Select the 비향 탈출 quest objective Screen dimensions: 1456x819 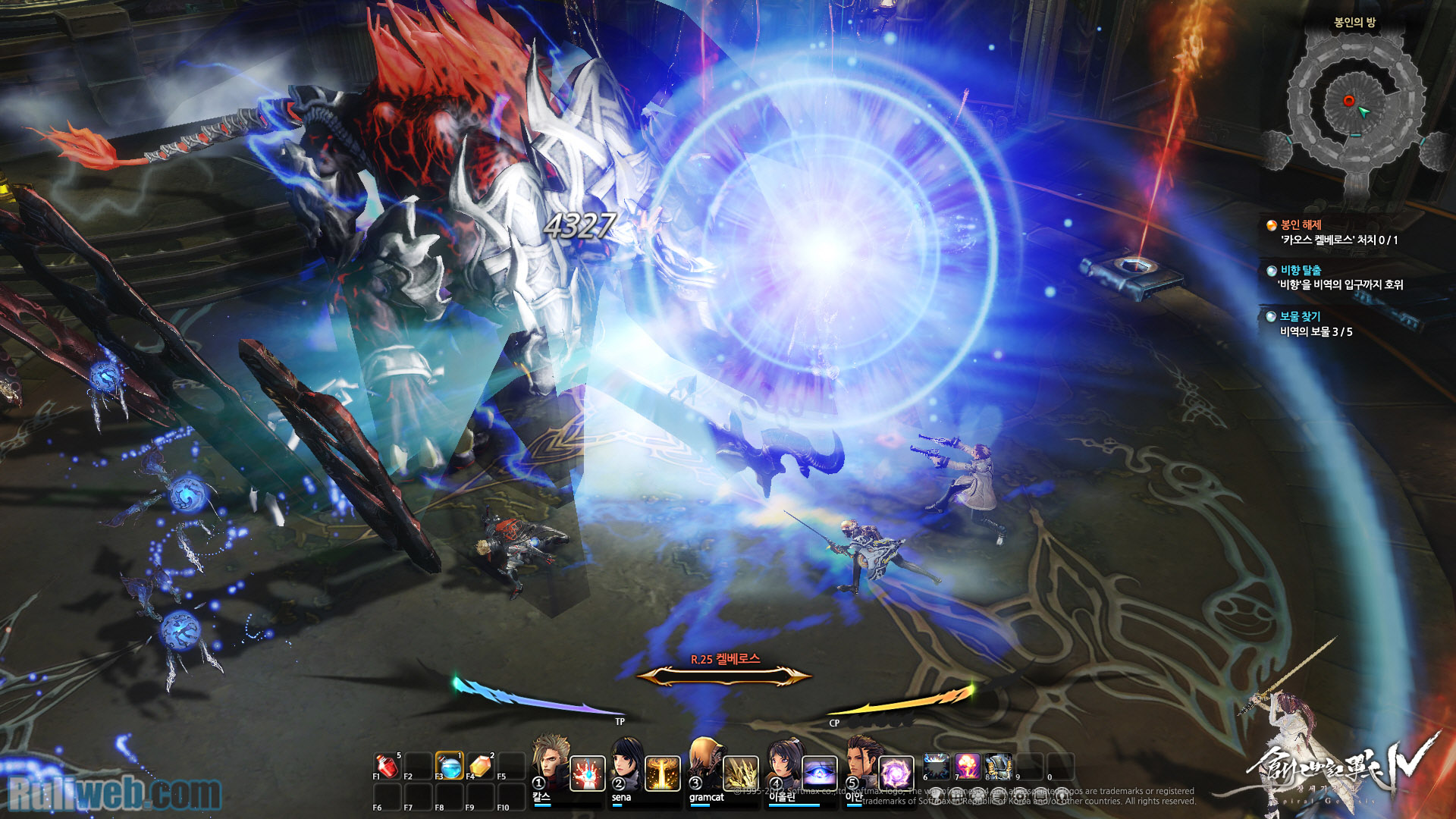(1301, 271)
